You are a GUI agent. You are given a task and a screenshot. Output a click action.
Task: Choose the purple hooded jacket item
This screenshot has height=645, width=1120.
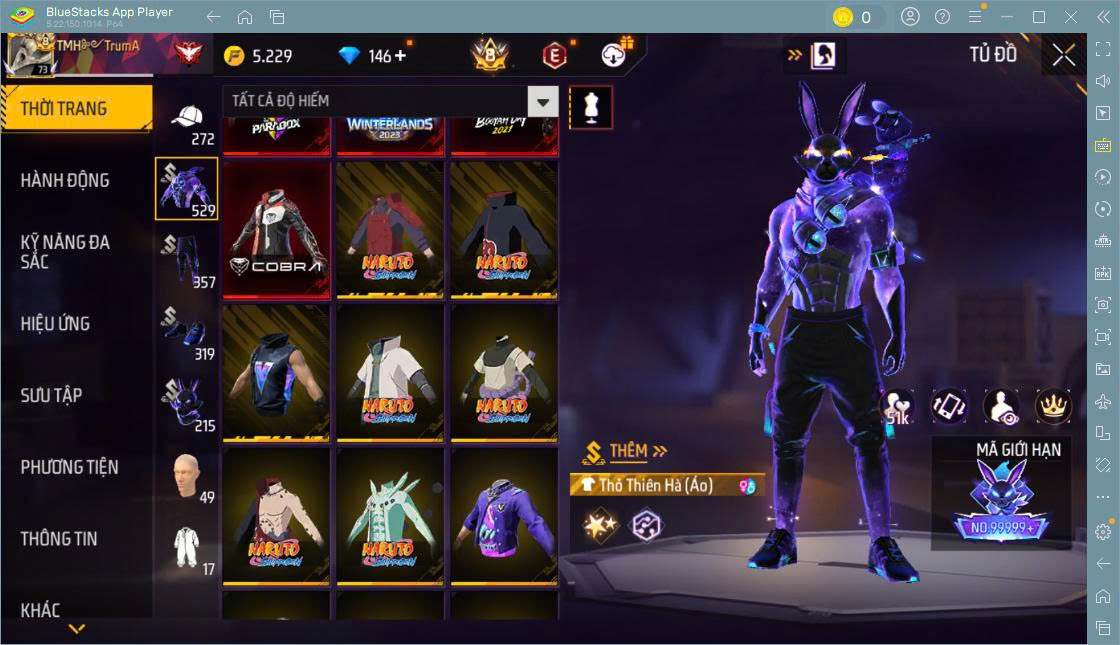(504, 515)
